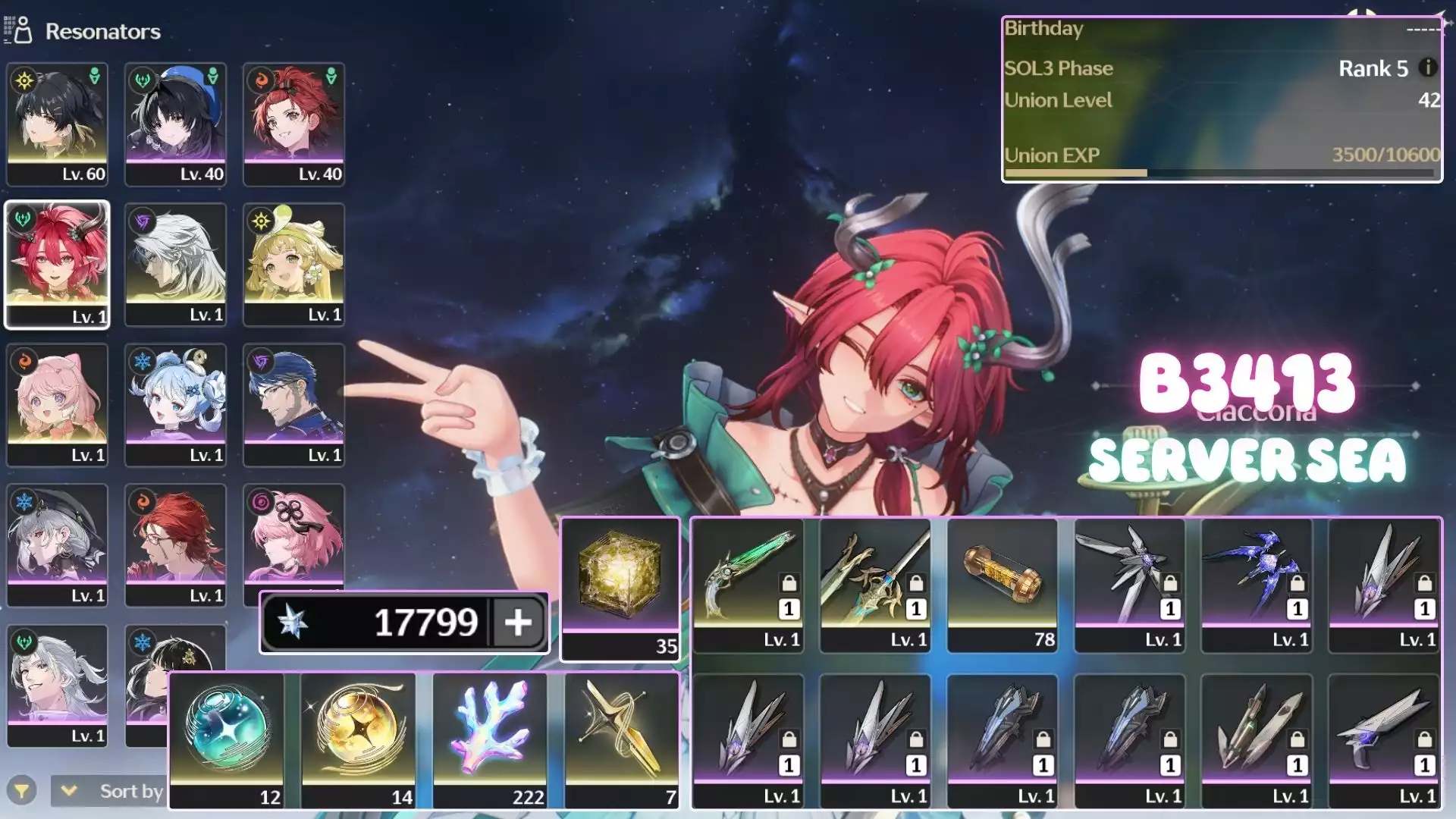Viewport: 1456px width, 819px height.
Task: Open the SOL3 Phase info icon
Action: (1427, 67)
